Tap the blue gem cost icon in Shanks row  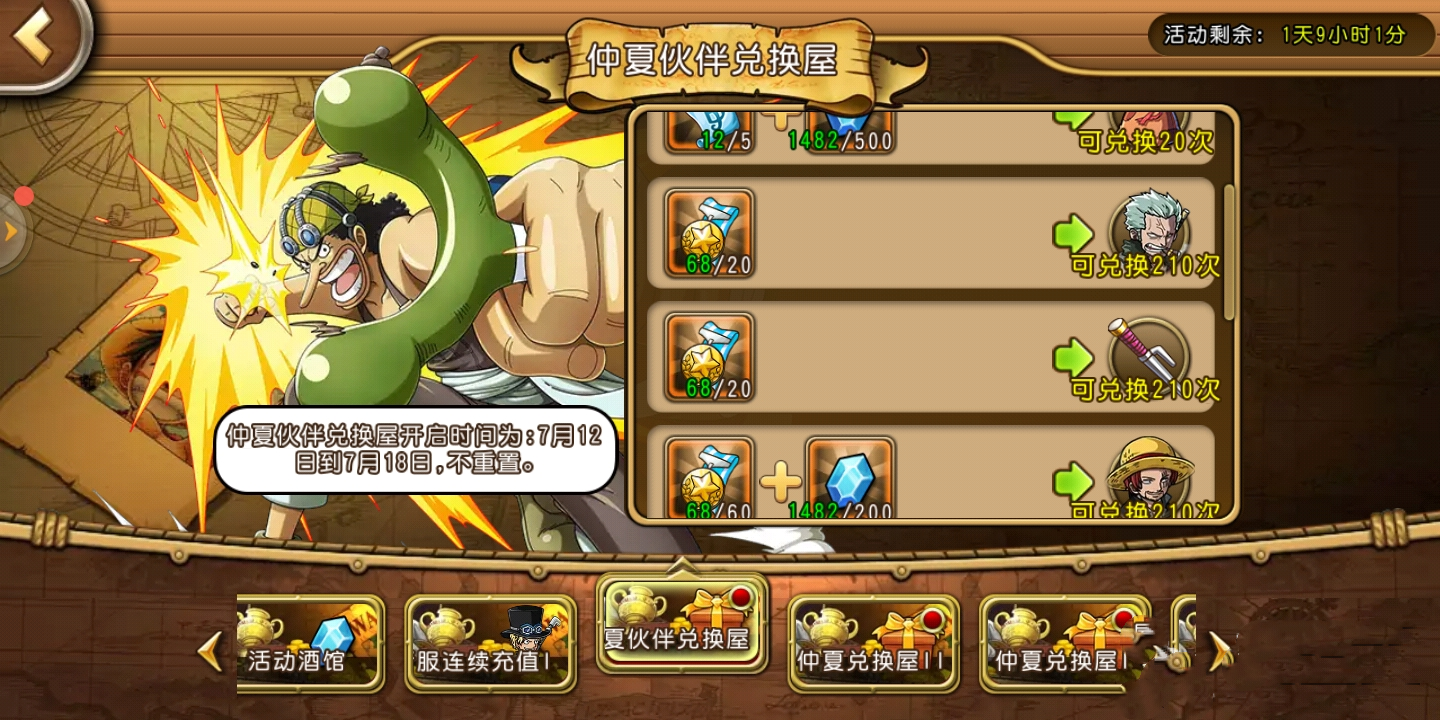coord(849,477)
